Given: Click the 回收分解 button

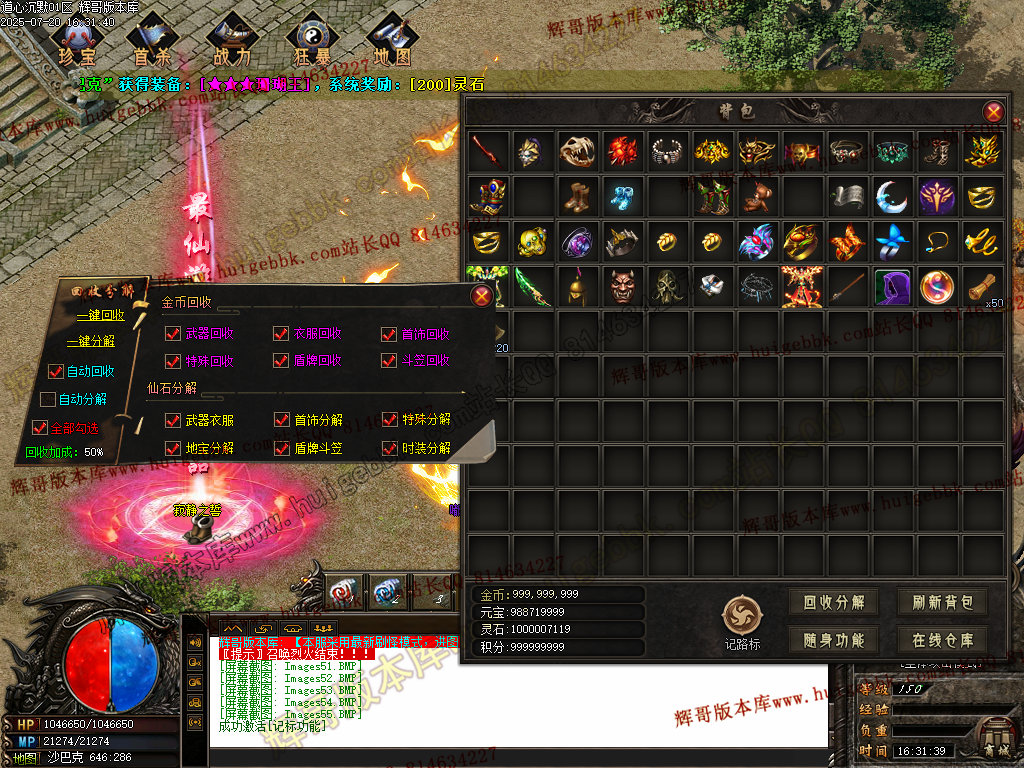Looking at the screenshot, I should tap(834, 602).
